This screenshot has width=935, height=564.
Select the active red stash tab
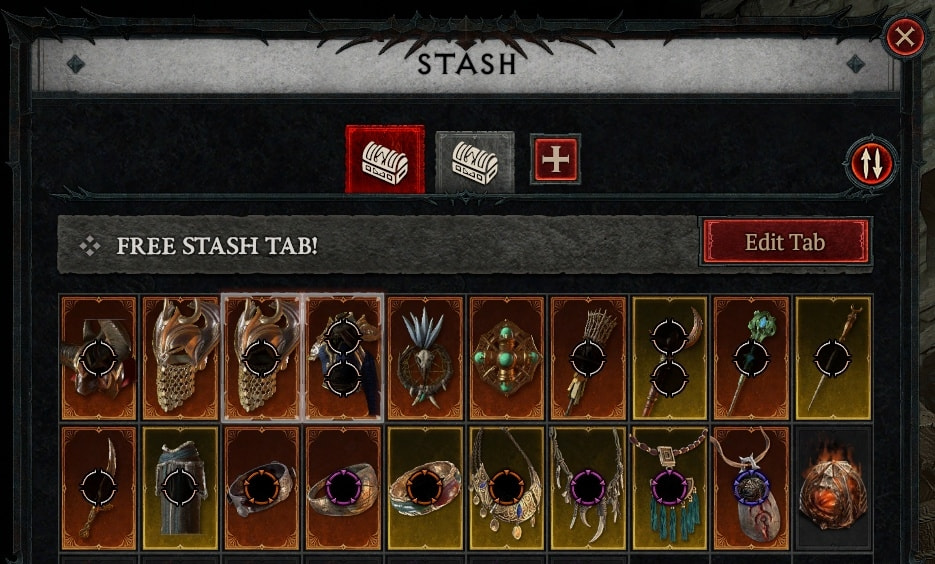(385, 159)
